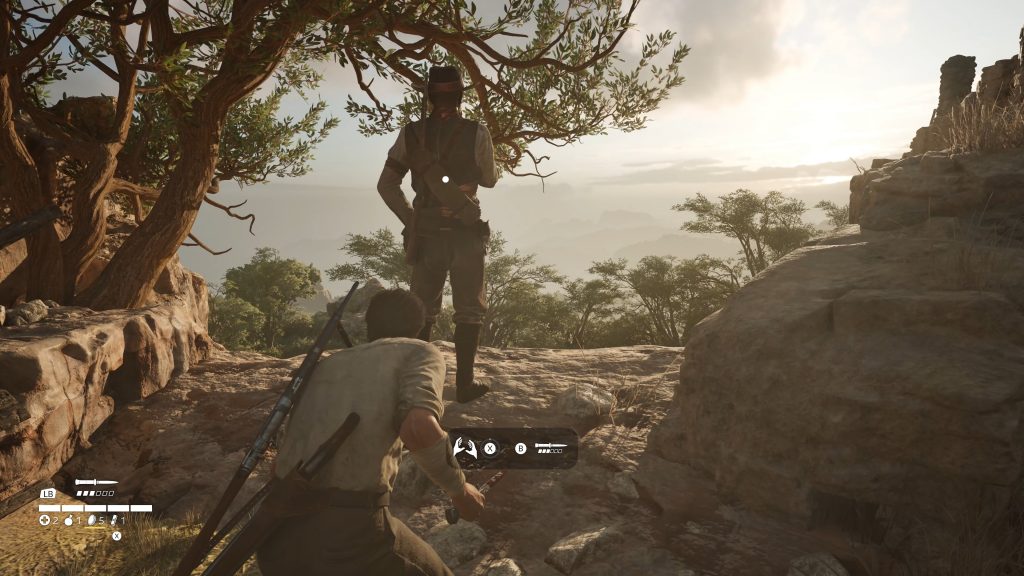The width and height of the screenshot is (1024, 576).
Task: Choose the knife kill icon in the takedown prompt
Action: (550, 445)
